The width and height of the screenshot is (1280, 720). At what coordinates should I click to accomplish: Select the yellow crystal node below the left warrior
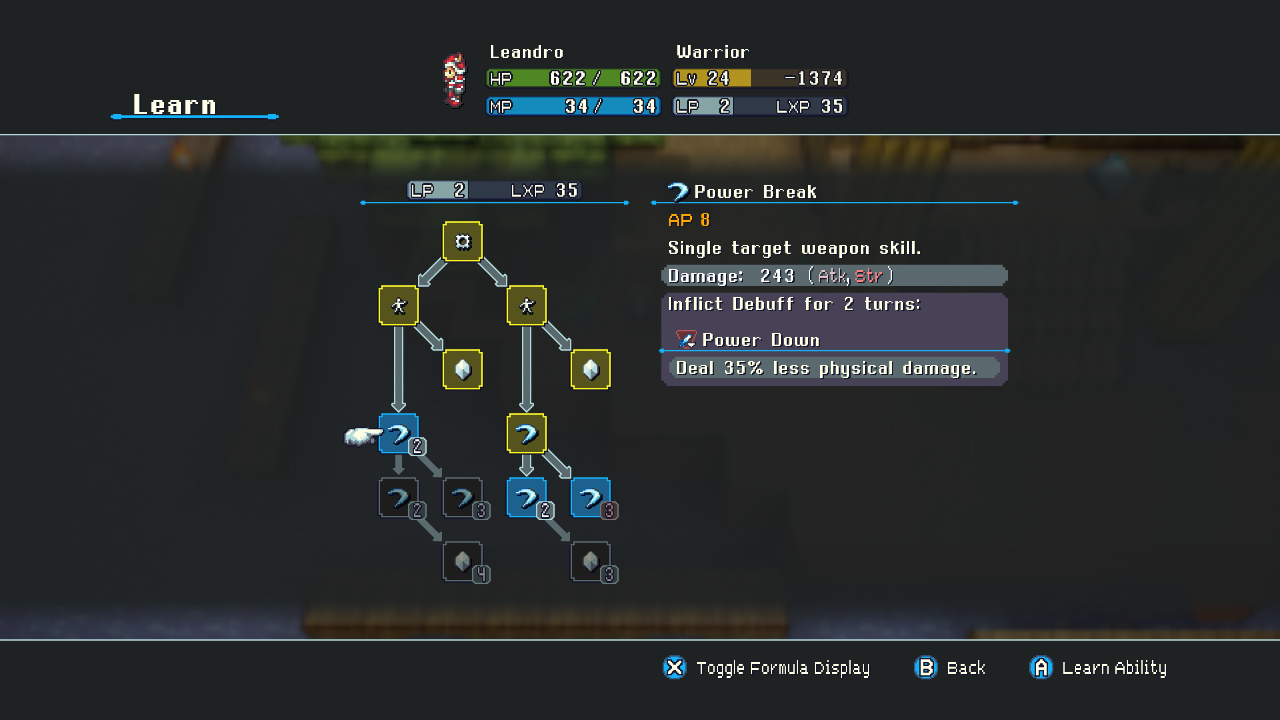[462, 369]
